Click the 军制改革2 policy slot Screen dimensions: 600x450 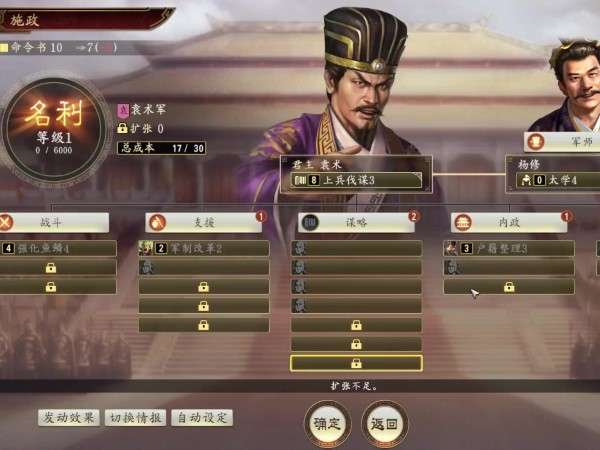204,248
